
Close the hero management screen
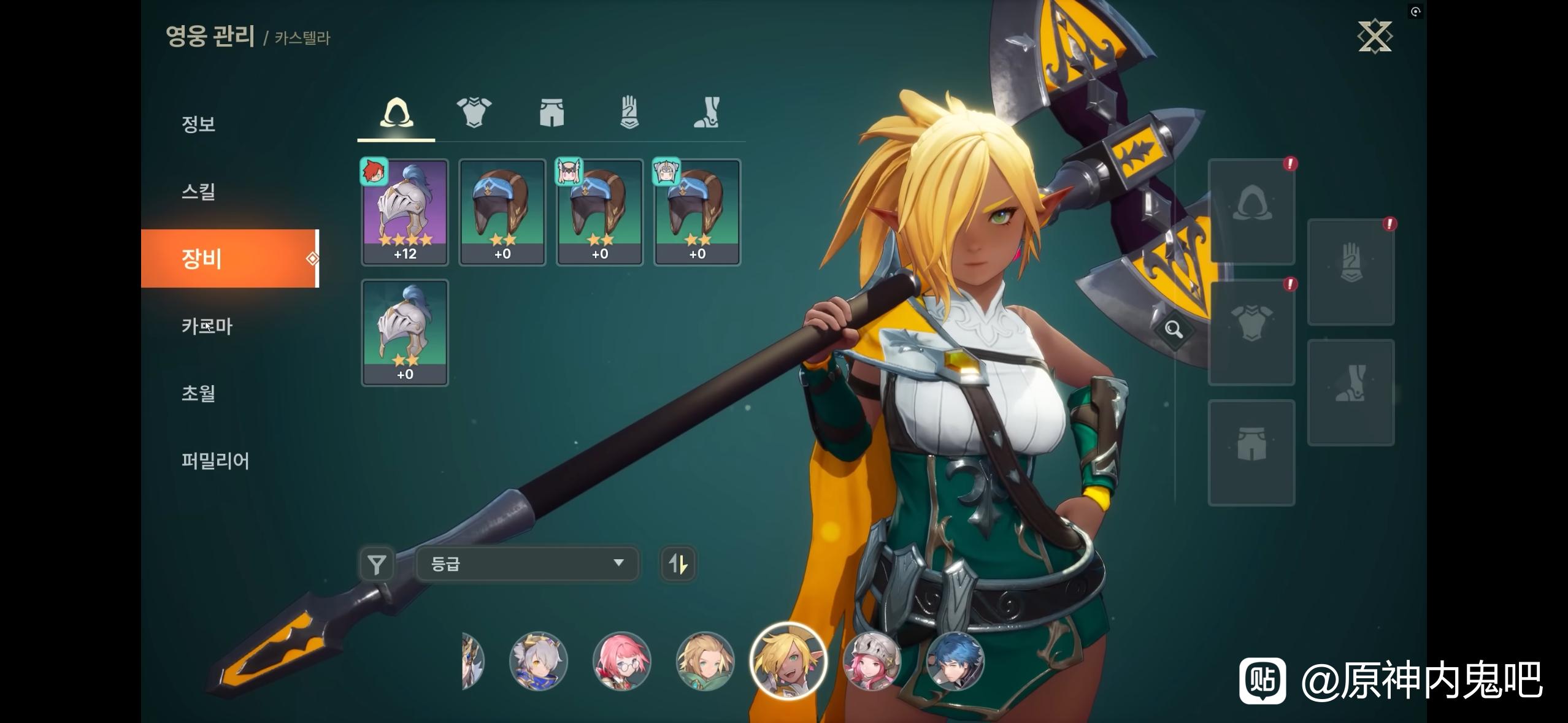[1375, 37]
